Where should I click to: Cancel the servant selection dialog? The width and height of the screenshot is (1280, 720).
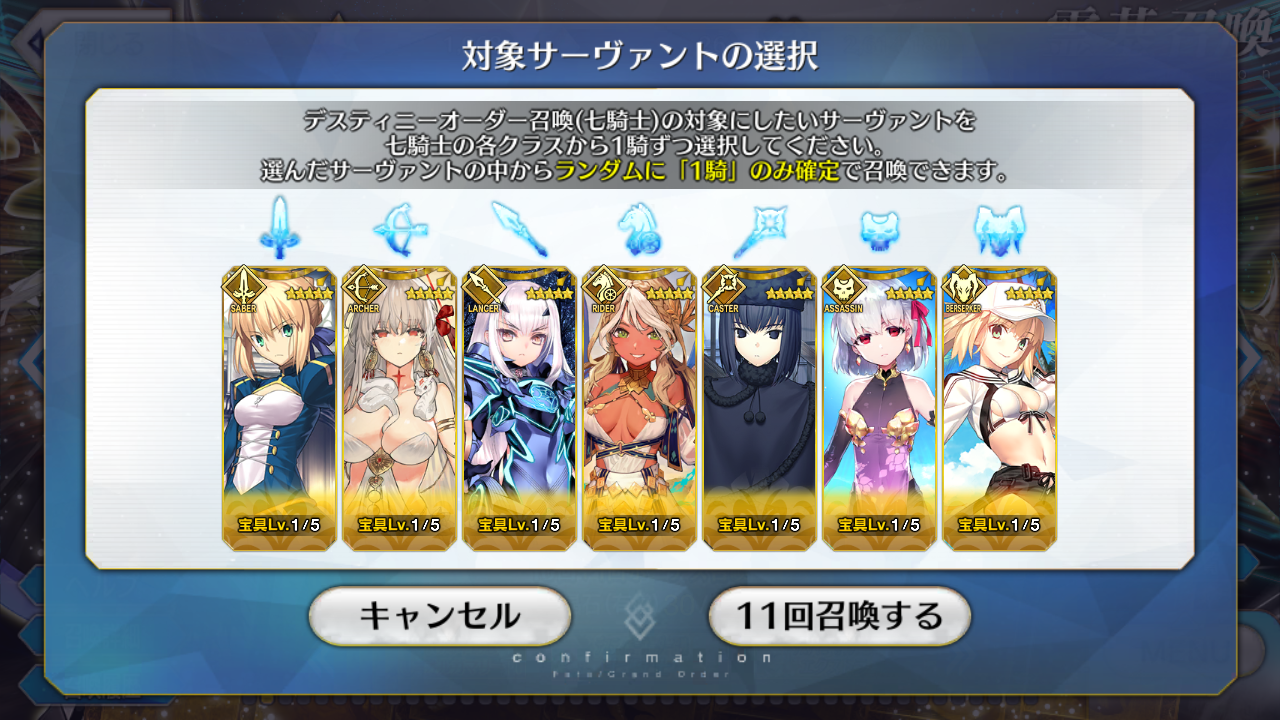tap(439, 616)
